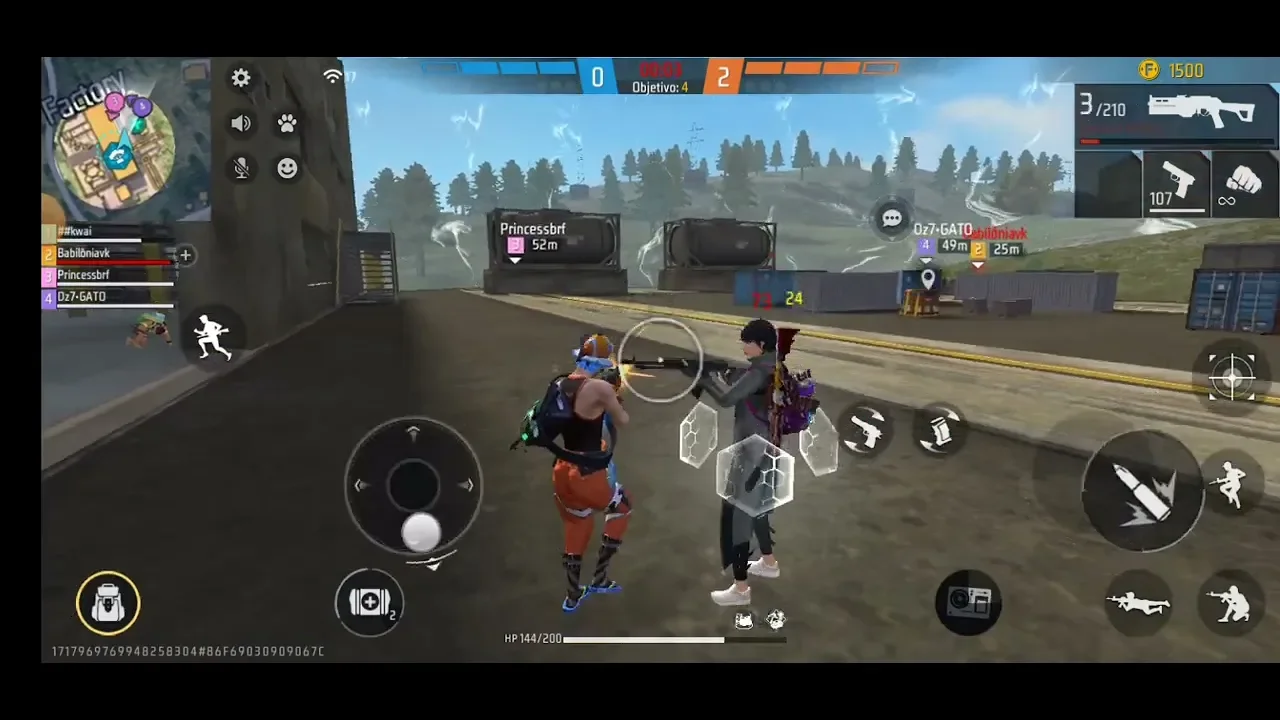Open the backpack inventory button

tap(108, 603)
